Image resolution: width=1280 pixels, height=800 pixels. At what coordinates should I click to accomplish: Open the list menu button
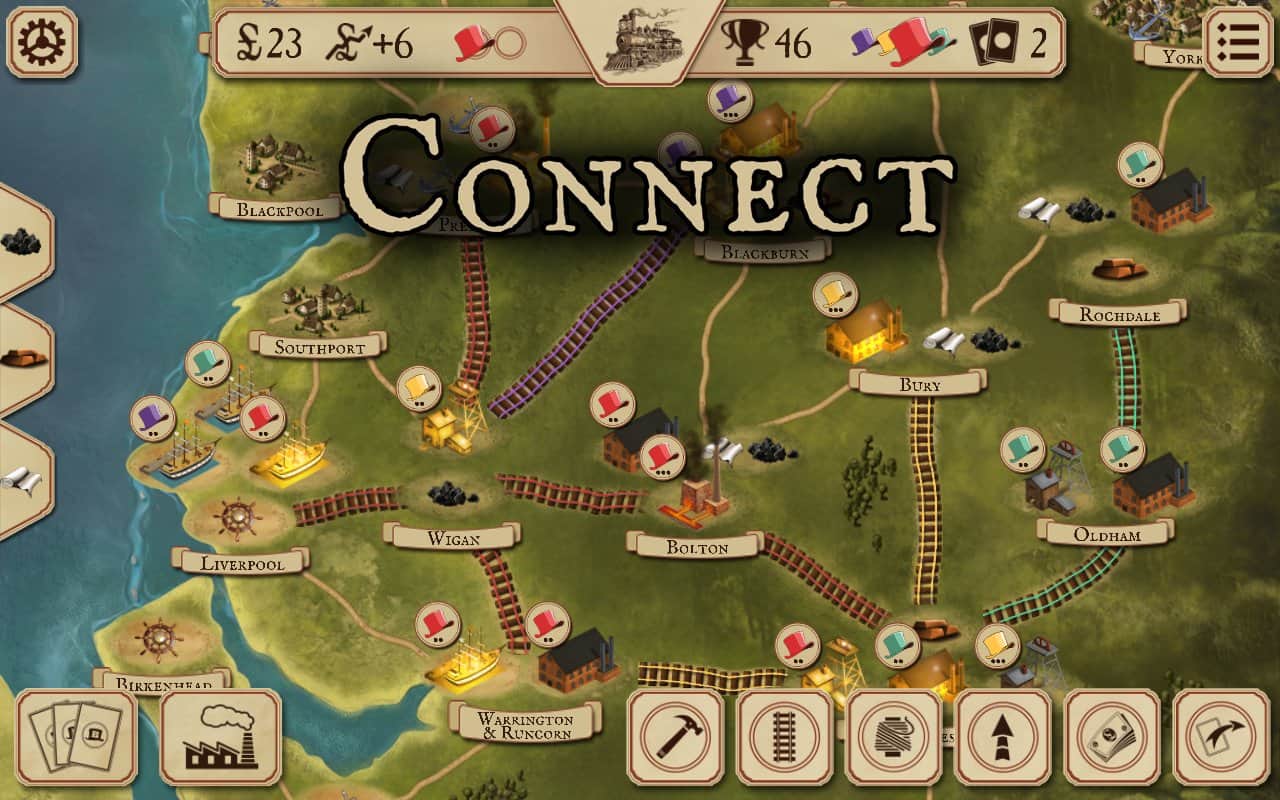click(1238, 42)
